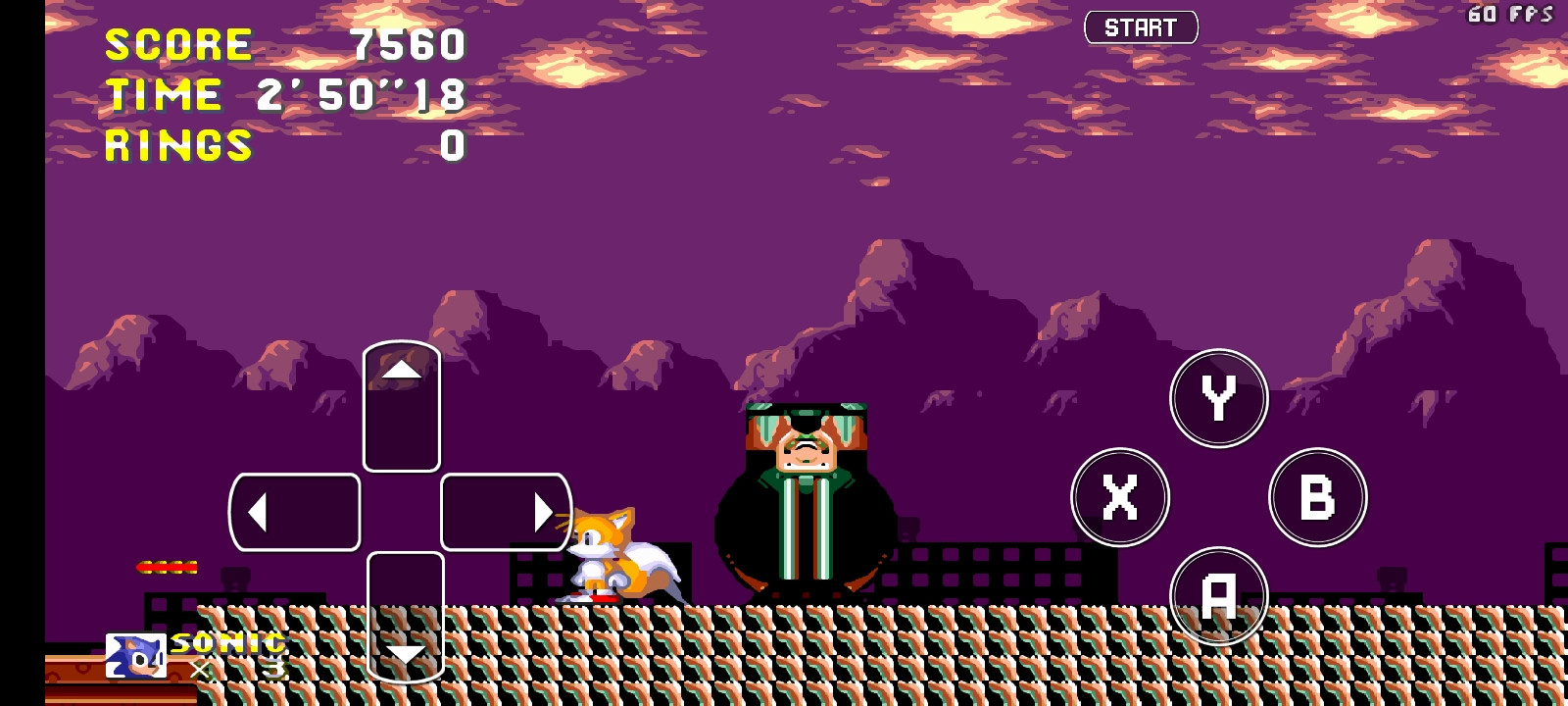Tap the 60 FPS counter display

click(1514, 14)
